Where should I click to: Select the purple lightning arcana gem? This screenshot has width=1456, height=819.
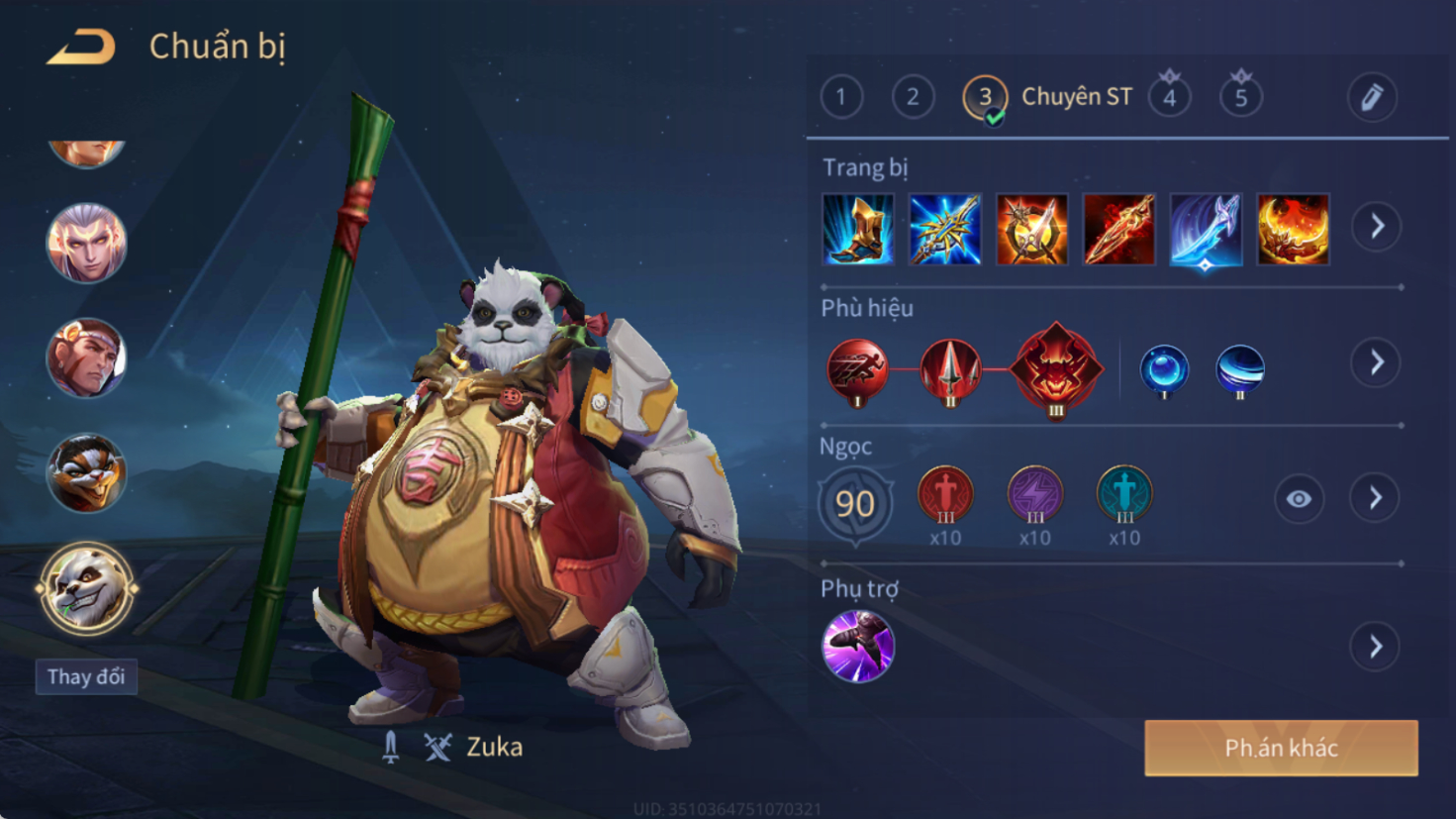pos(1034,493)
